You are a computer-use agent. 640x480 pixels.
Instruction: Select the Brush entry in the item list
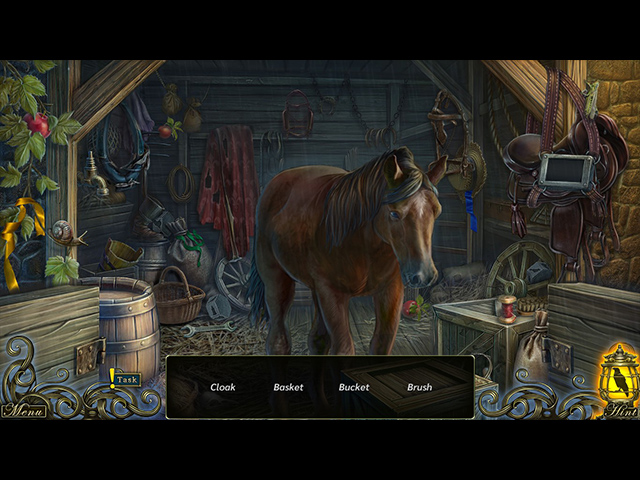(x=420, y=387)
